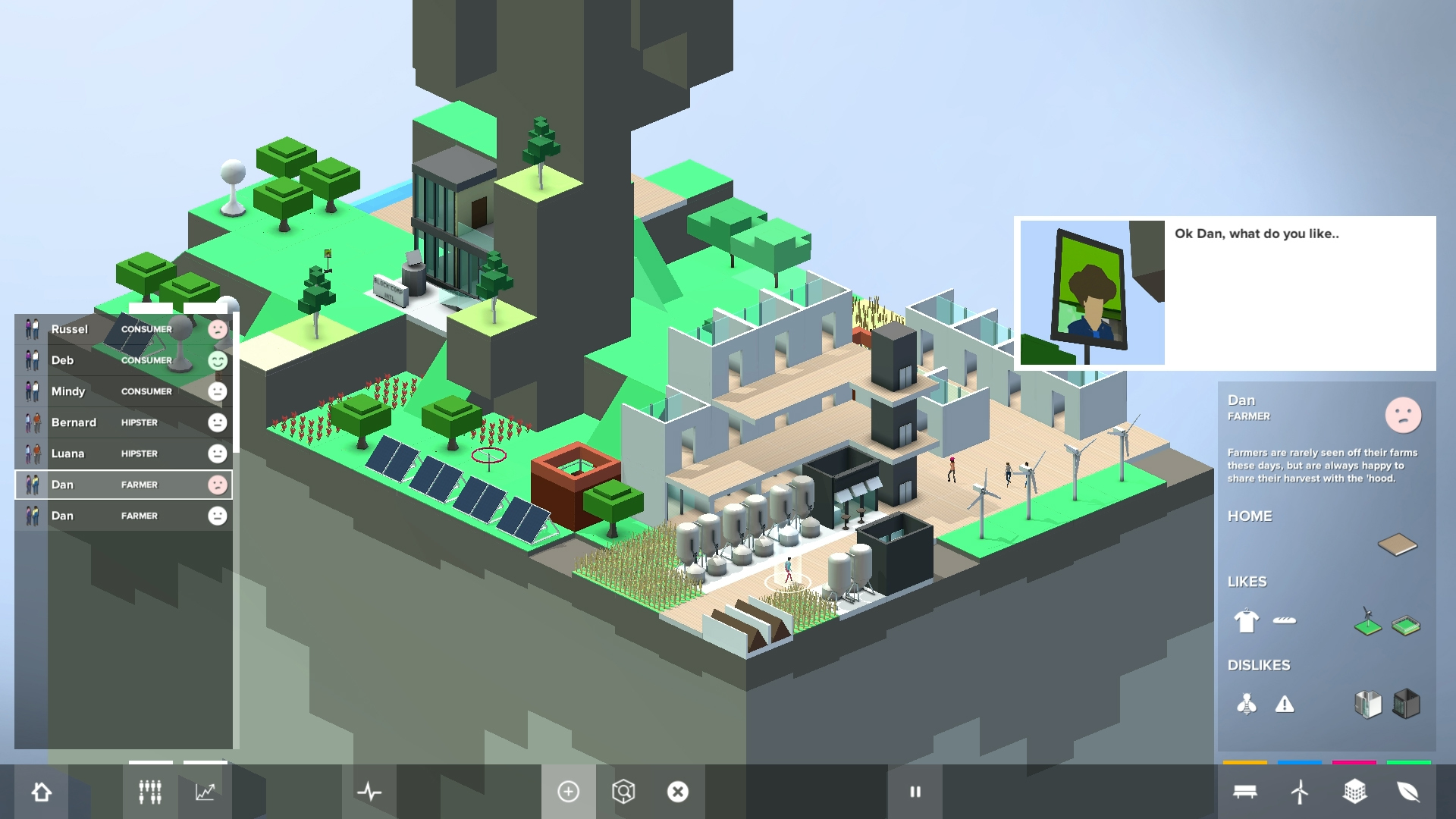This screenshot has height=819, width=1456.
Task: Check Deb's happy mood face
Action: pos(217,361)
